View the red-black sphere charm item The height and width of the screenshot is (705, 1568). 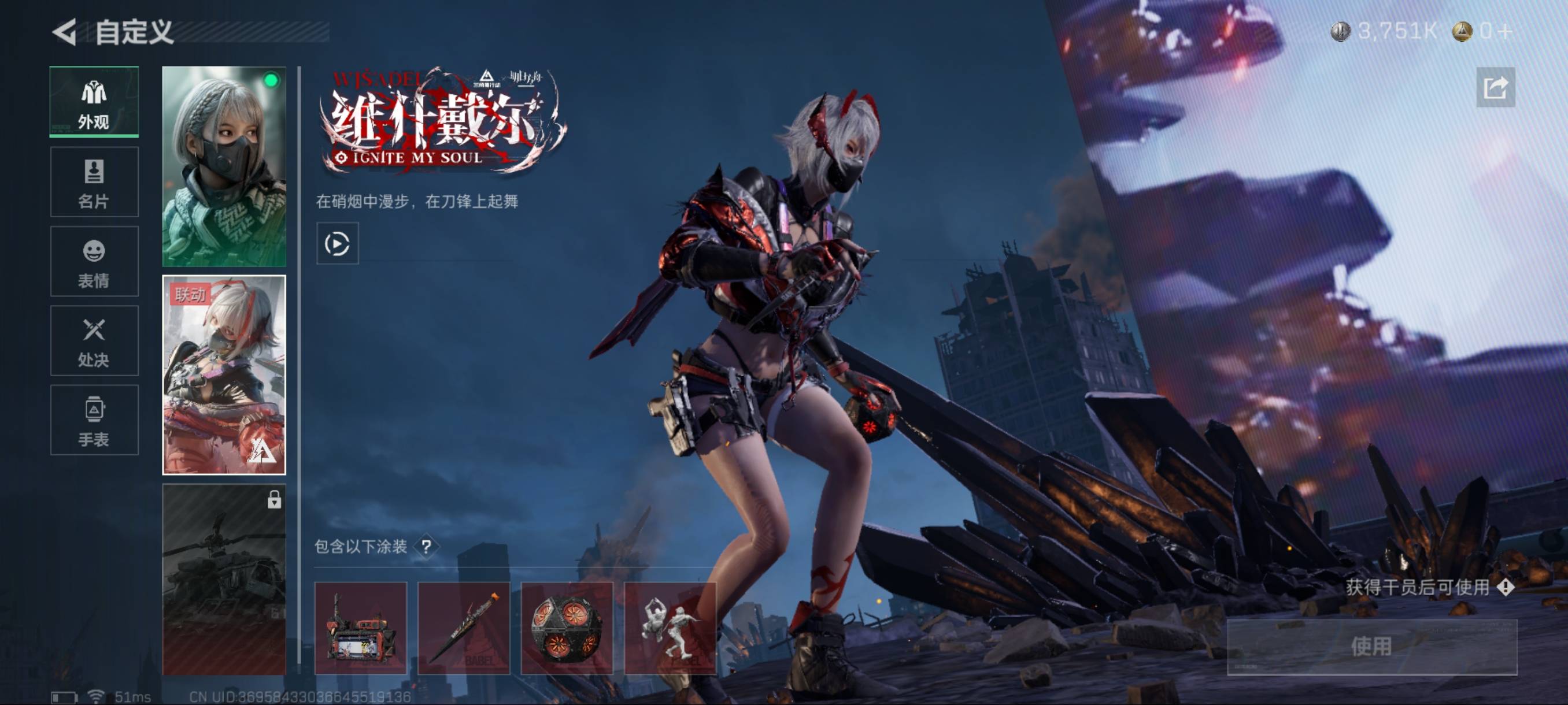(x=567, y=628)
